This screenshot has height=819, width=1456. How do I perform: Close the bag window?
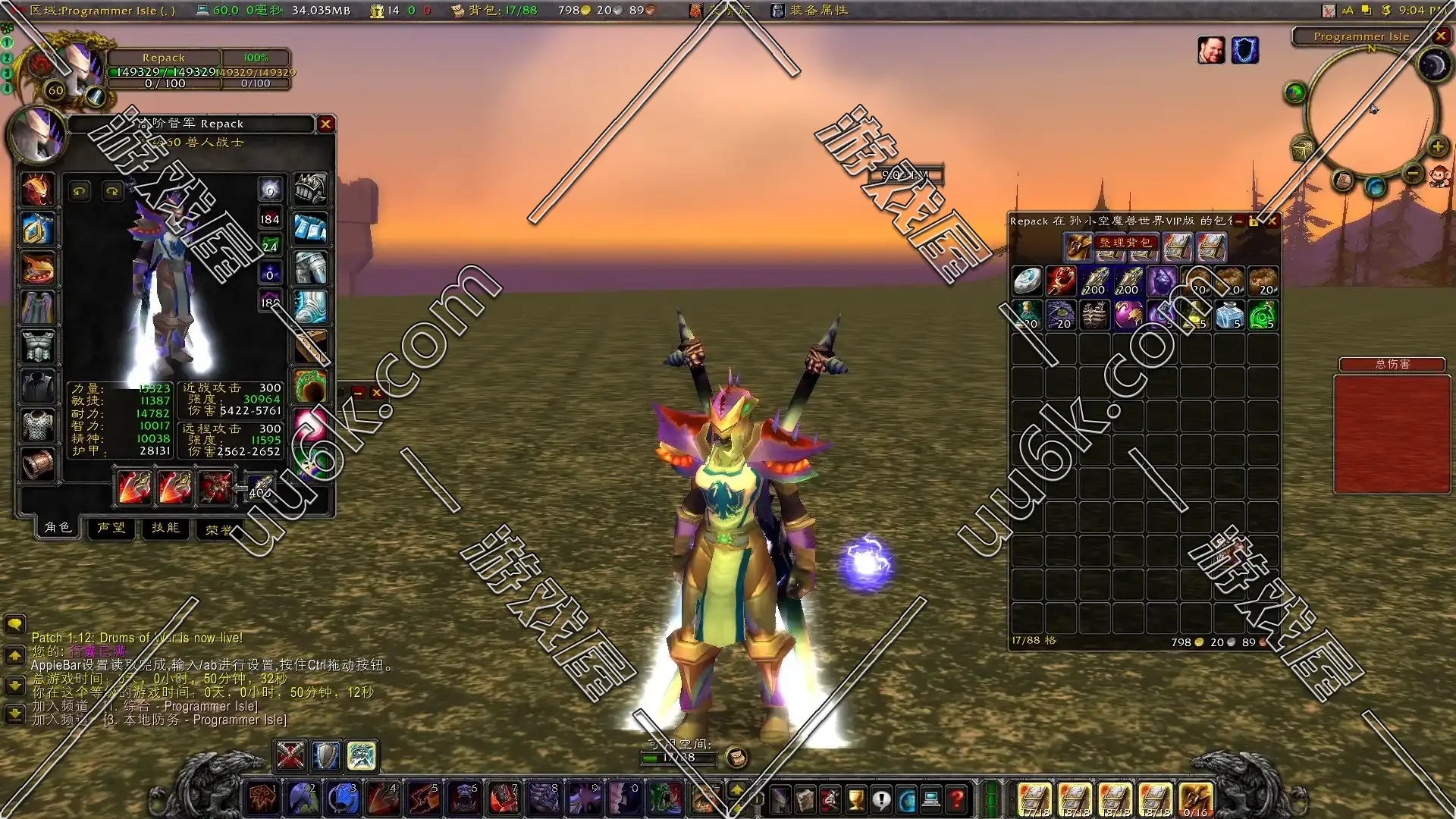pos(1272,221)
